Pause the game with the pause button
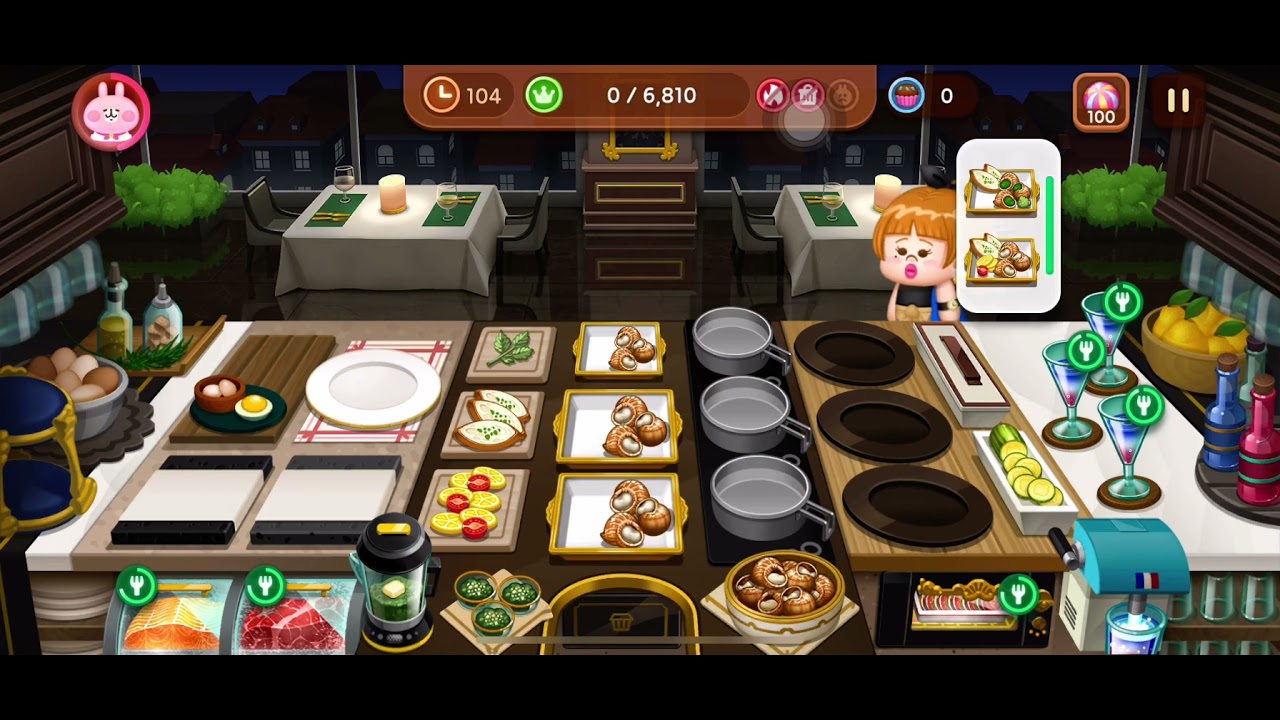The height and width of the screenshot is (720, 1280). tap(1178, 100)
